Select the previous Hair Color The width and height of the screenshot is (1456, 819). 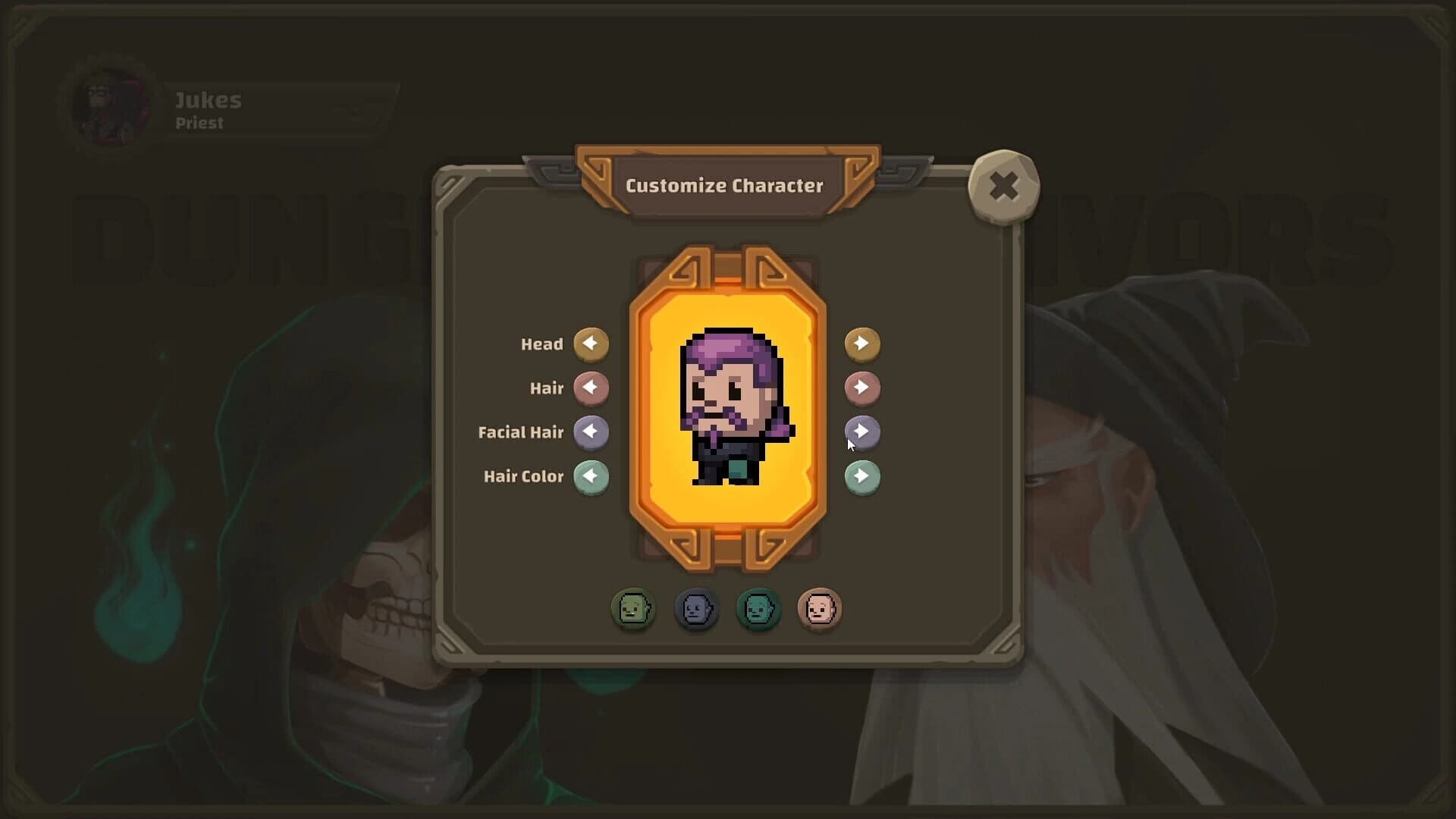(x=591, y=477)
